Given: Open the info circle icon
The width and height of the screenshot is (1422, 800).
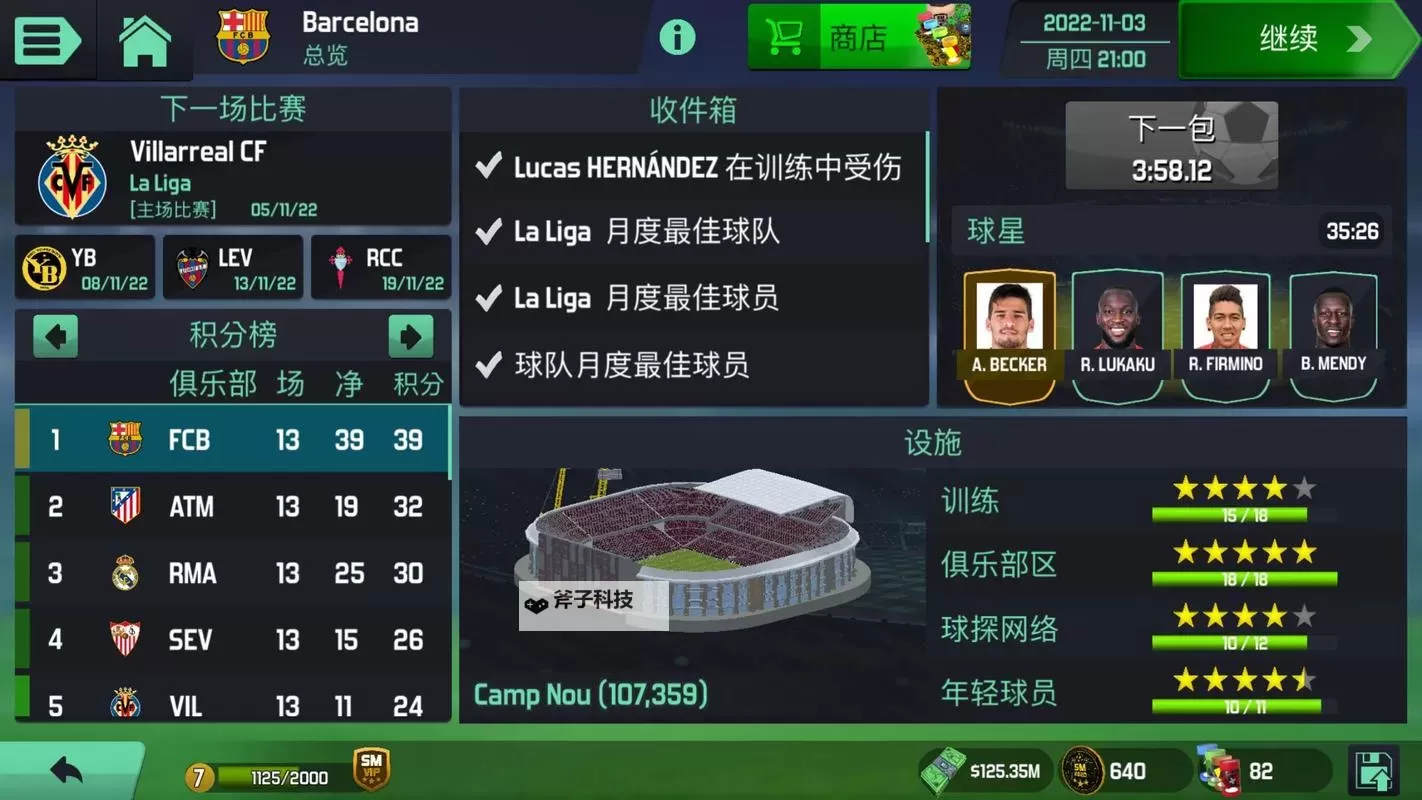Looking at the screenshot, I should click(x=677, y=38).
